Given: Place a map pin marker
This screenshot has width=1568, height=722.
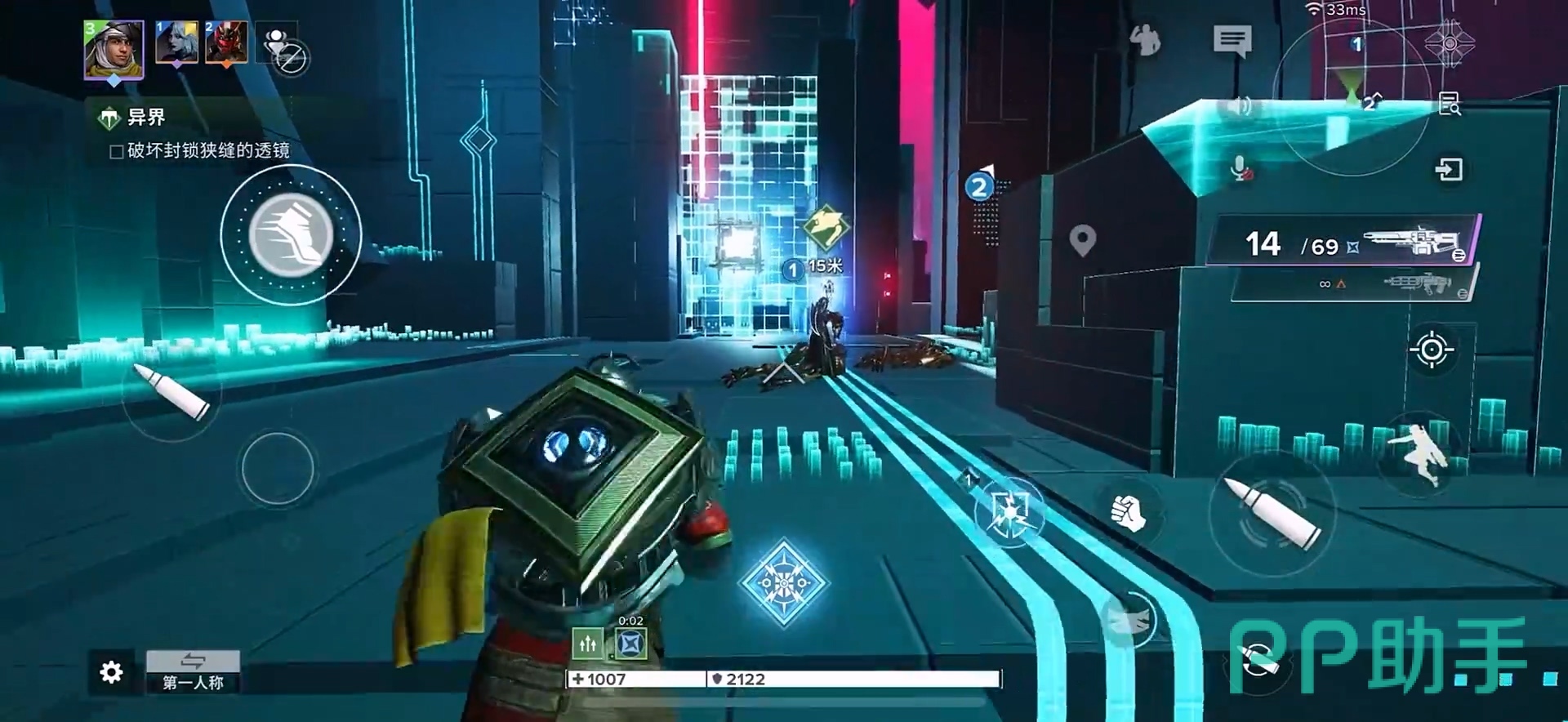Looking at the screenshot, I should click(1082, 241).
